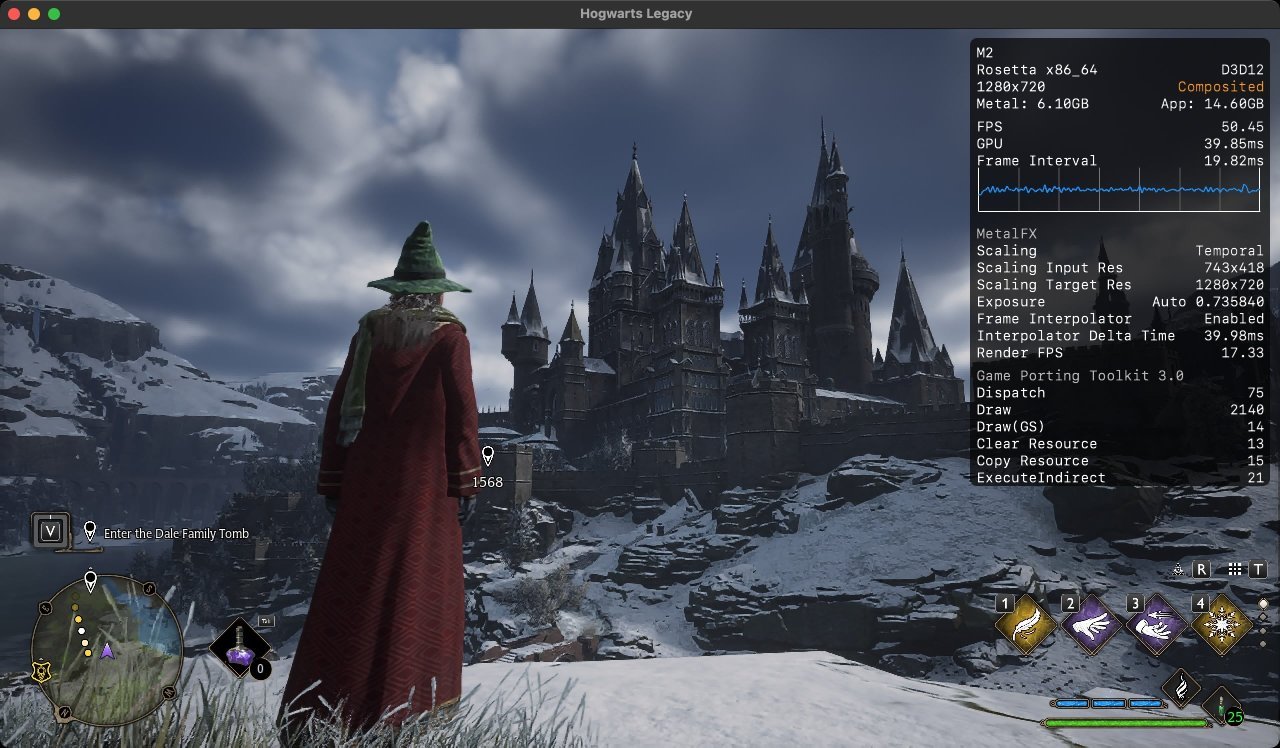Select the yellow Hogwarts crest on the minimap rim
The image size is (1280, 748).
[41, 673]
